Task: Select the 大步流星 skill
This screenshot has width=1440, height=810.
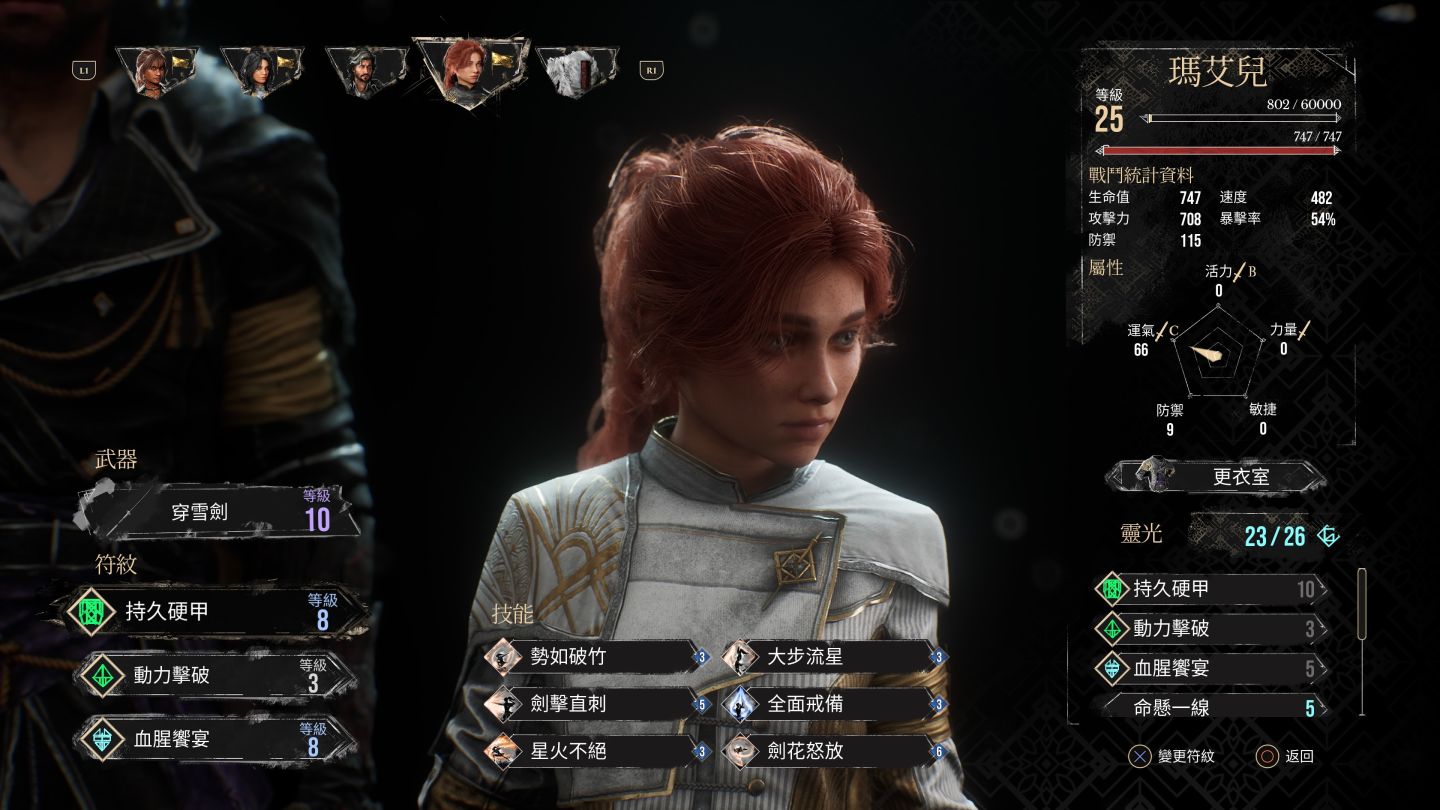Action: tap(832, 657)
